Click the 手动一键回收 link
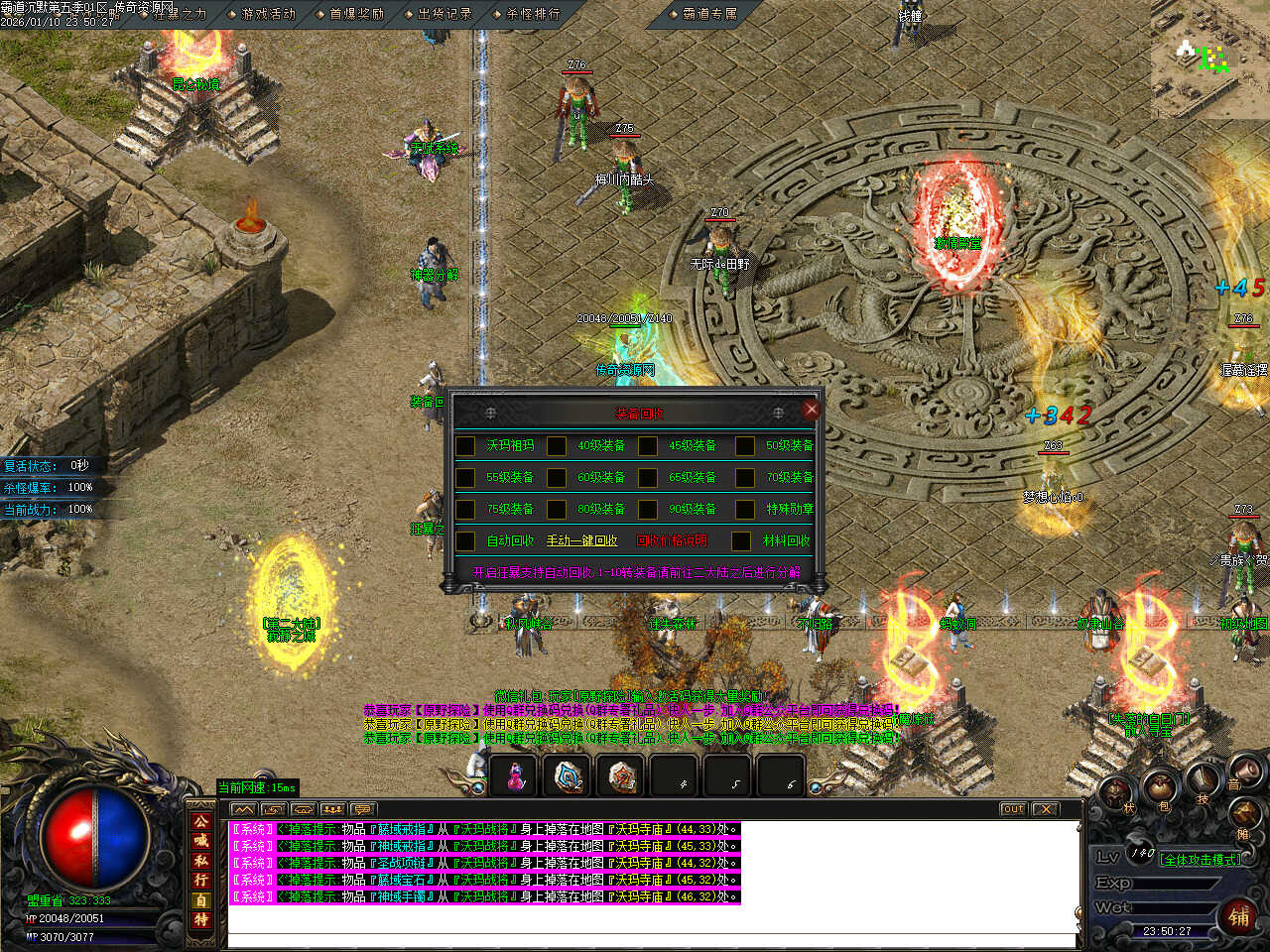The width and height of the screenshot is (1270, 952). pos(581,540)
